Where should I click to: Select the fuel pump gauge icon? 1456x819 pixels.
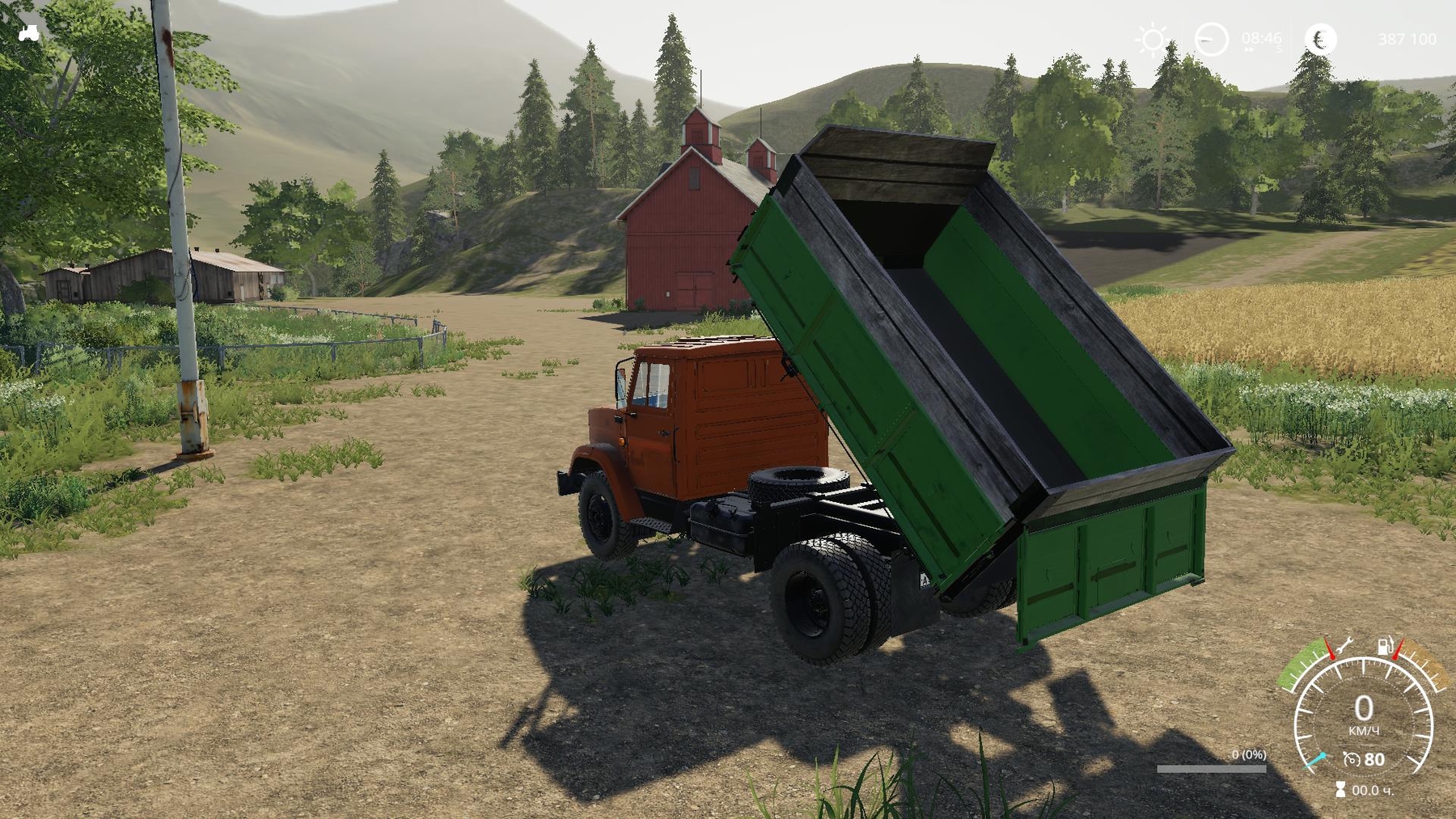[1386, 645]
